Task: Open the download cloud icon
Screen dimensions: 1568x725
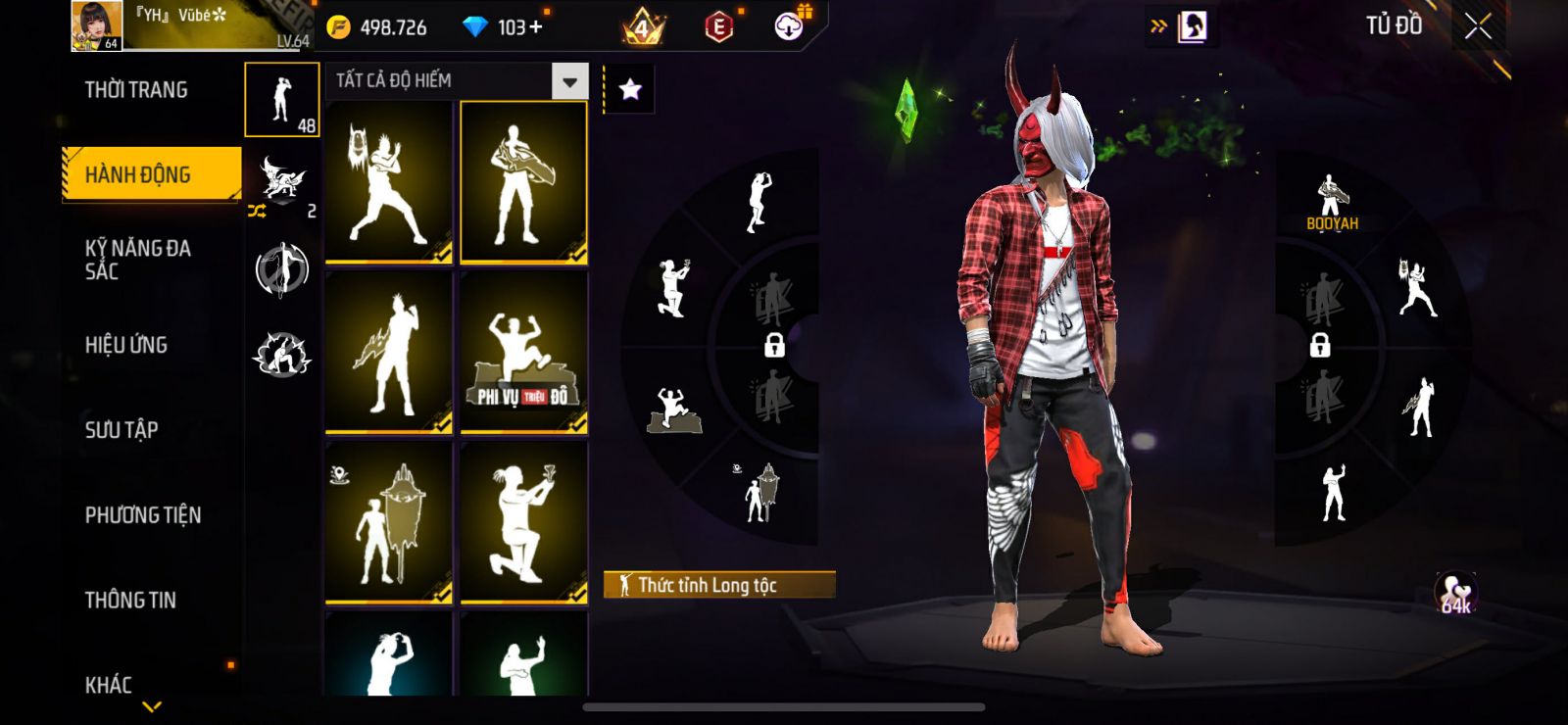Action: [x=789, y=26]
